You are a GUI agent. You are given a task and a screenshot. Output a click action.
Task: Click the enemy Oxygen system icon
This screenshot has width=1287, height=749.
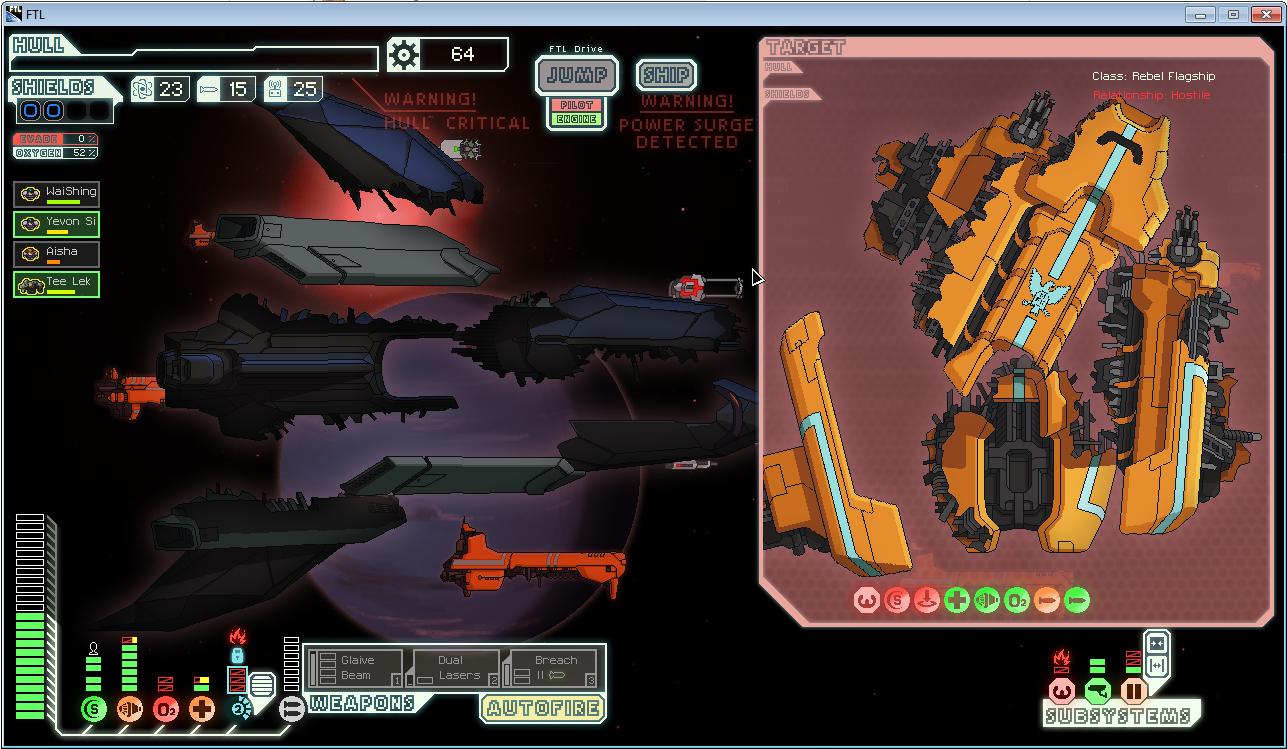tap(1017, 600)
